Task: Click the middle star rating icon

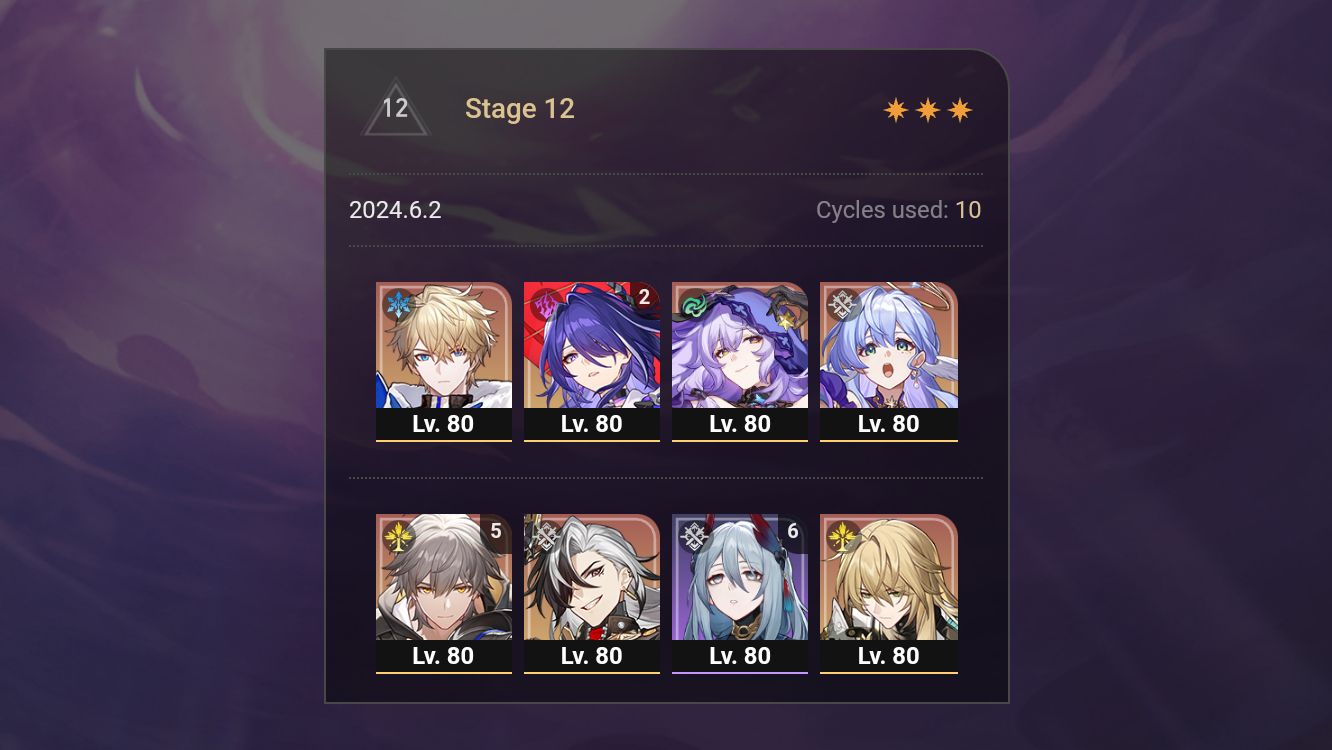Action: 928,108
